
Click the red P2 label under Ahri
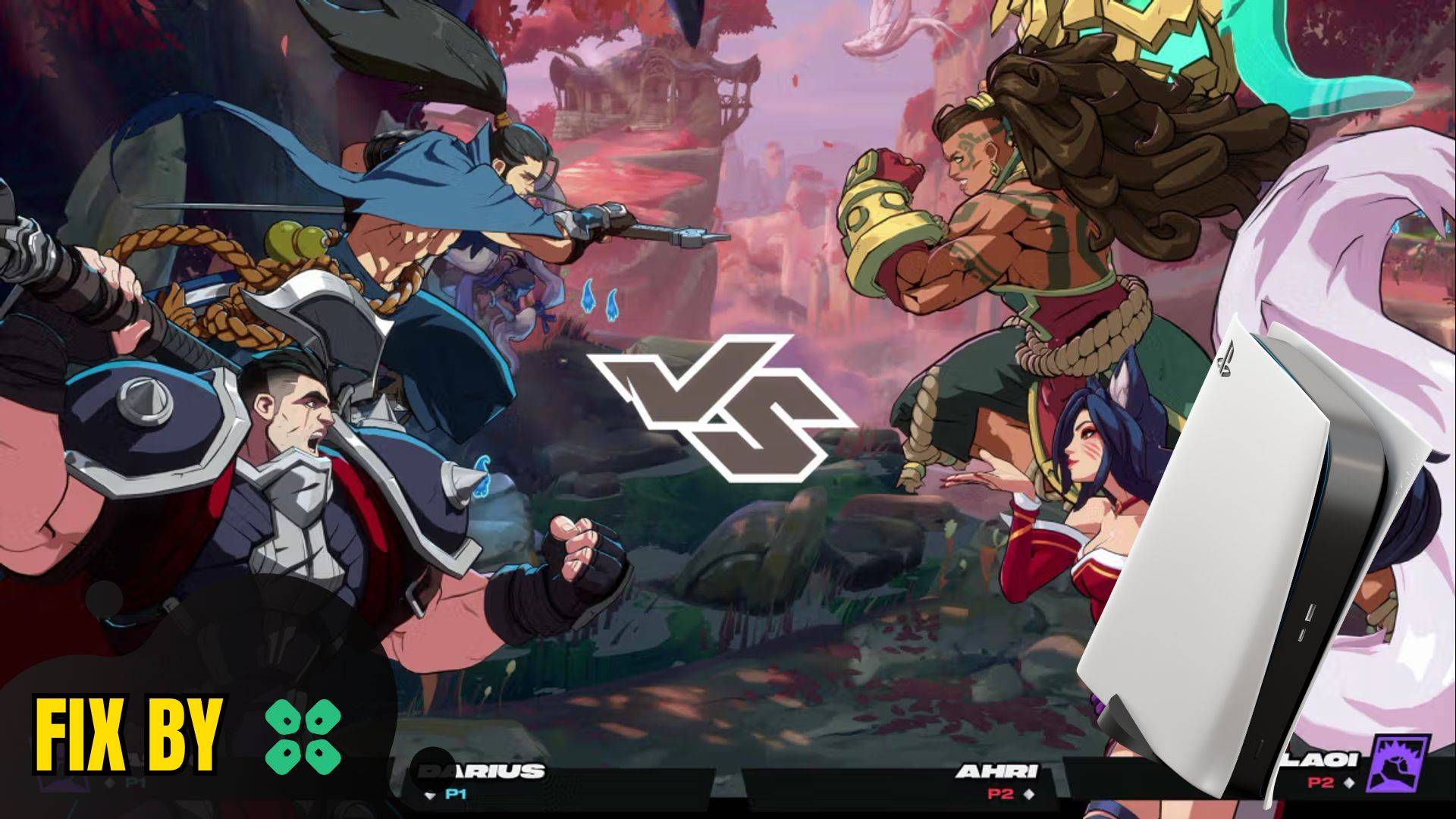(999, 792)
